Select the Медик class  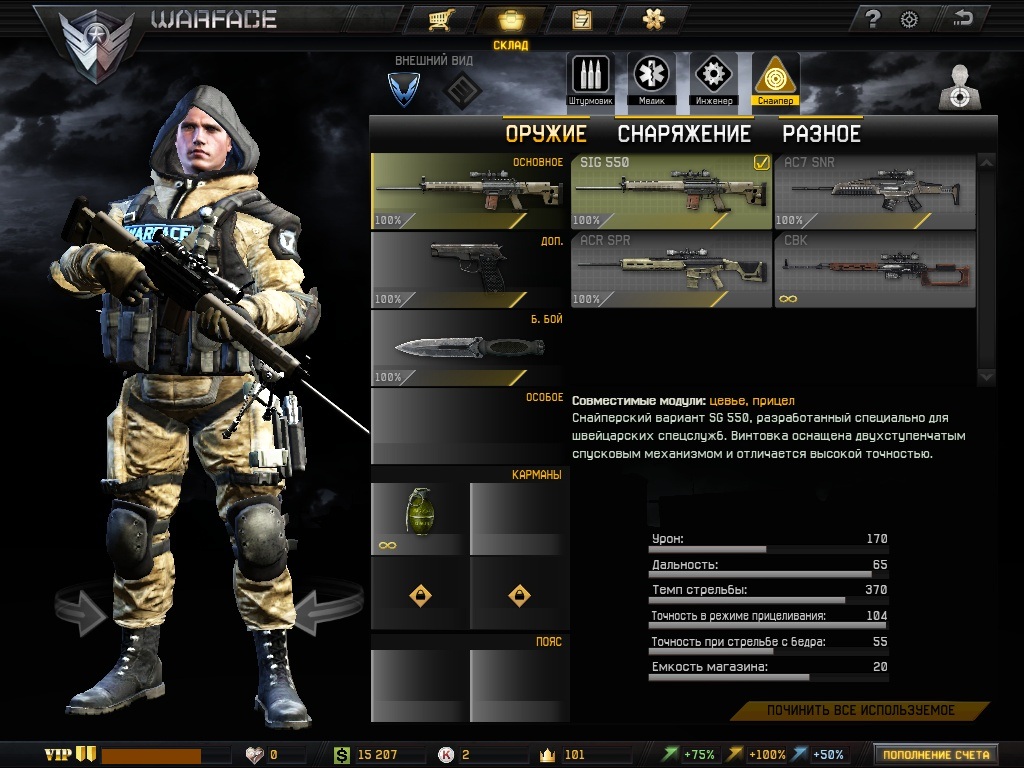(x=650, y=79)
